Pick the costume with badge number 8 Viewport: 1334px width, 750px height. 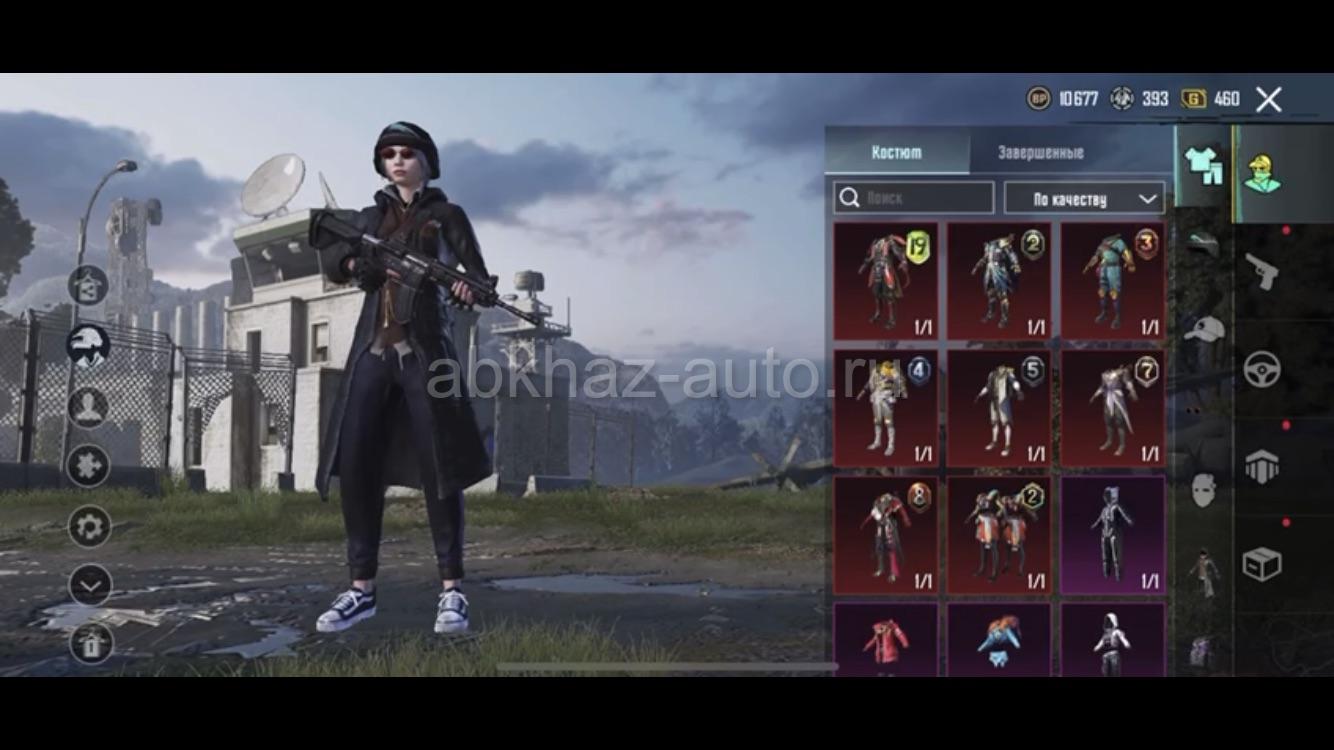pyautogui.click(x=886, y=535)
